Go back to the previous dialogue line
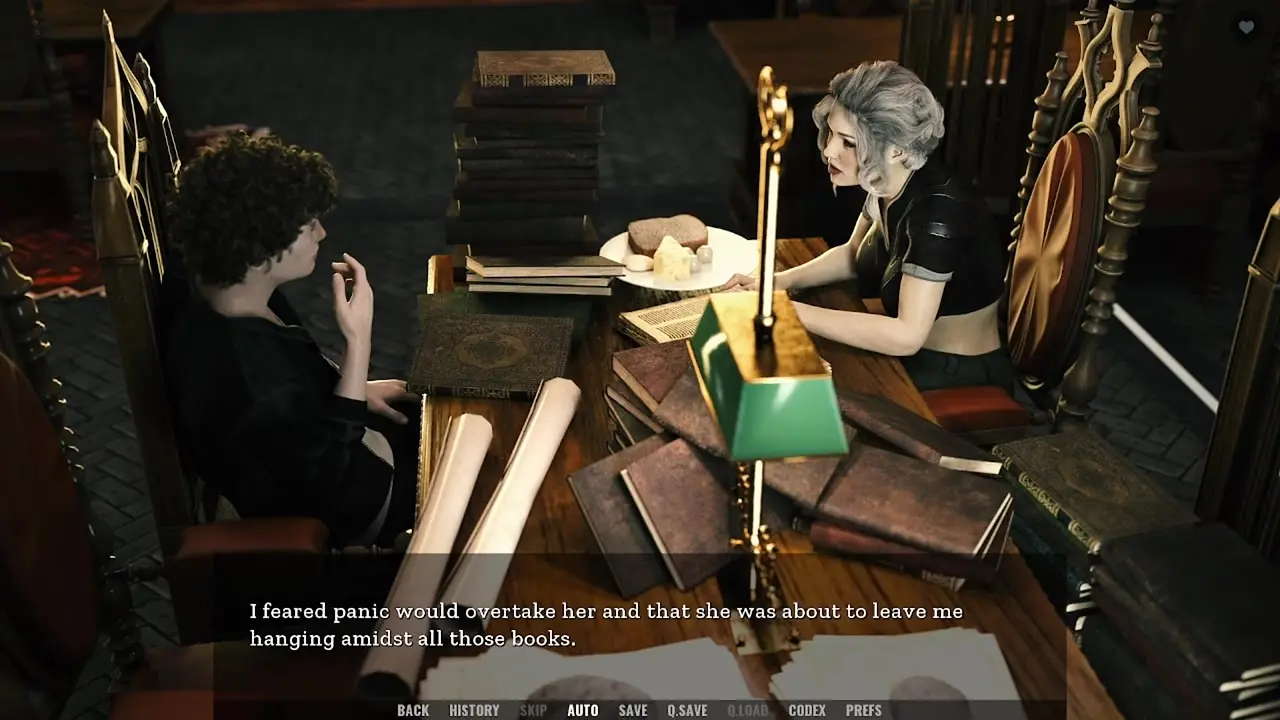 coord(412,710)
